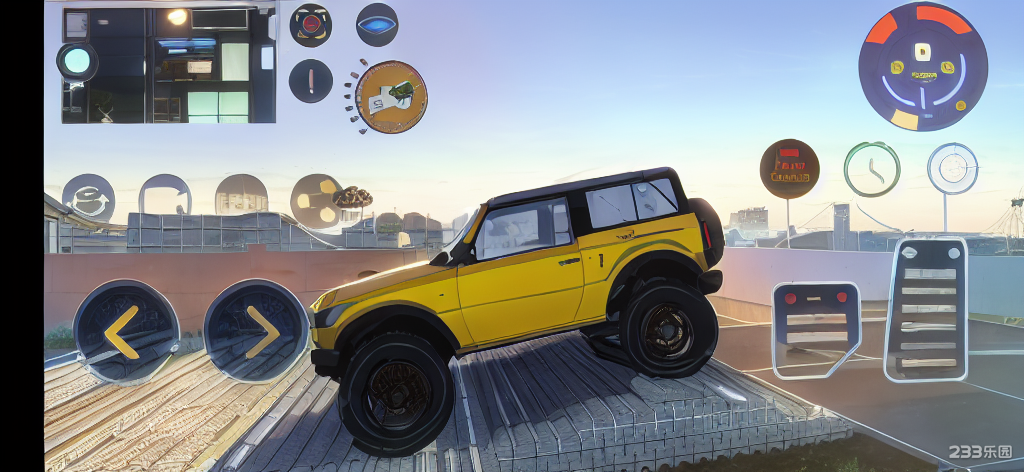The height and width of the screenshot is (472, 1024).
Task: Tap the grey arch-shaped round button
Action: point(165,198)
